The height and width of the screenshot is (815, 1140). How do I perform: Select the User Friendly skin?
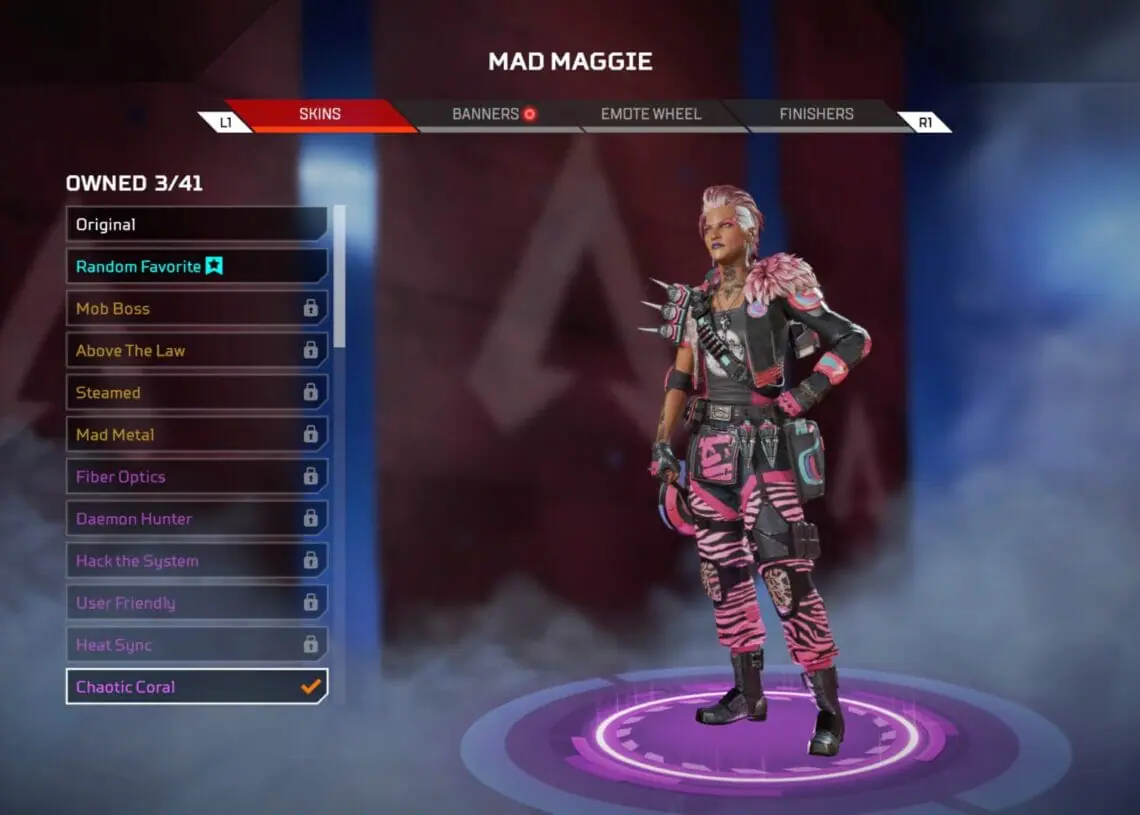(x=196, y=602)
